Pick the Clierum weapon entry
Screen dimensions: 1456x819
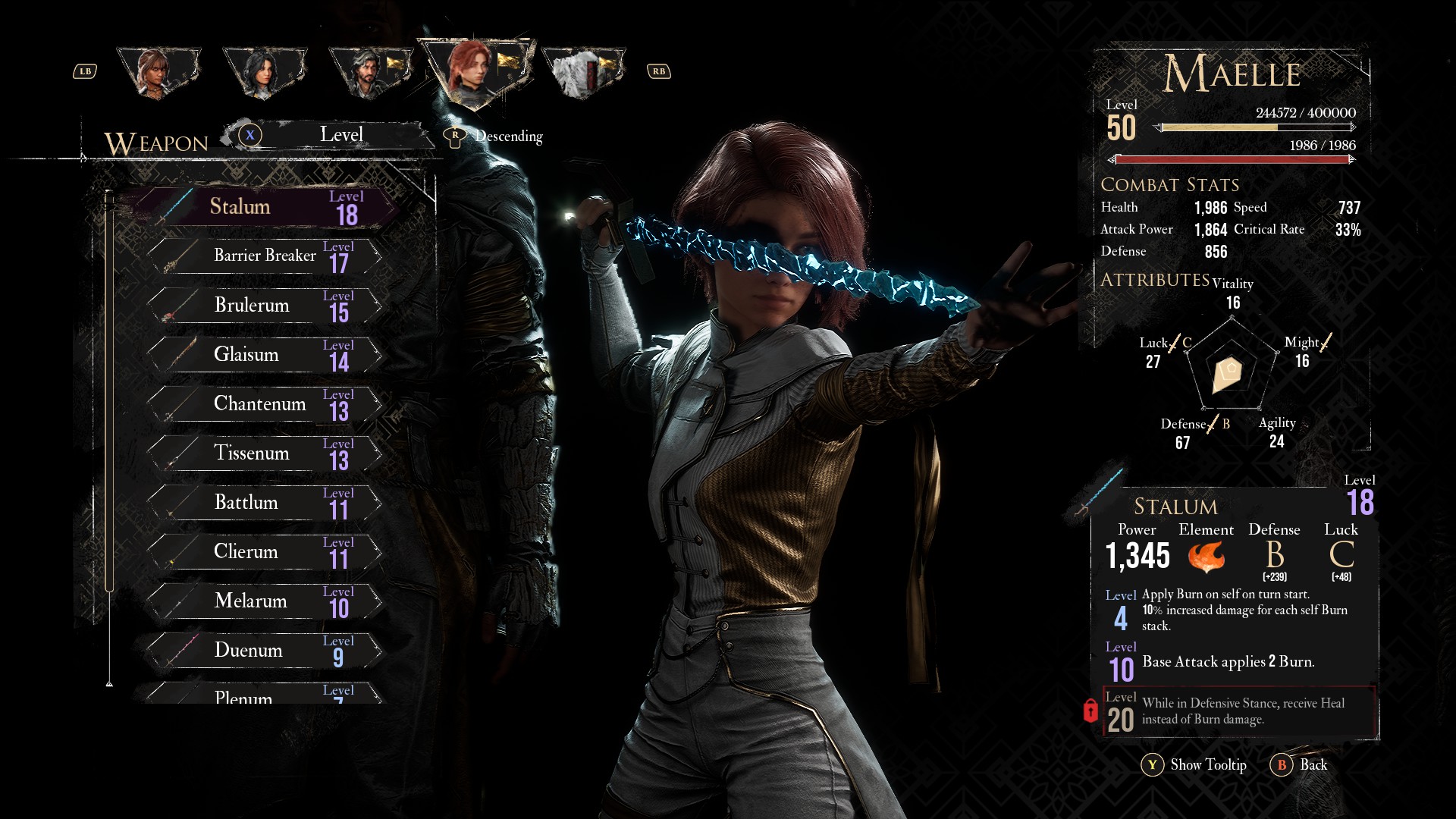coord(265,552)
